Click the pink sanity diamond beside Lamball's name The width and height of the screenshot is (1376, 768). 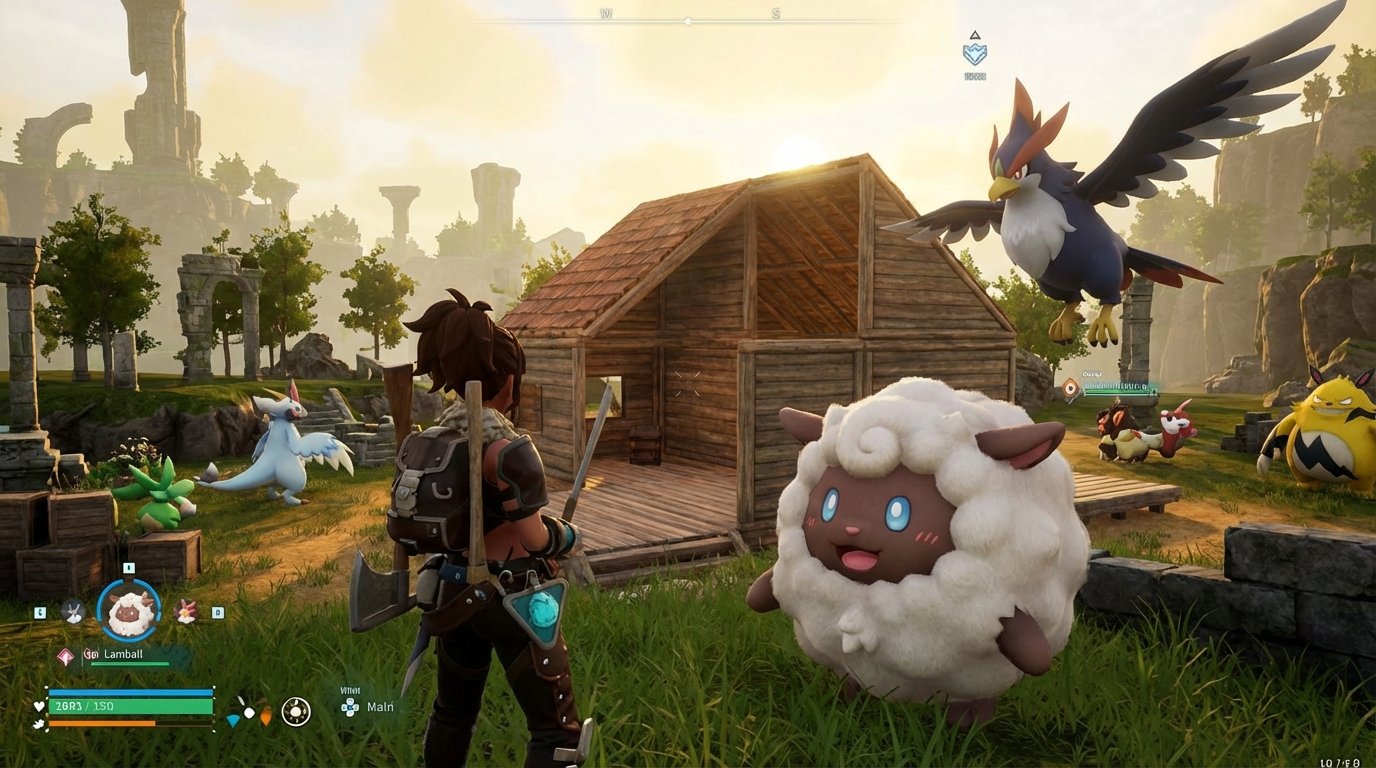[x=64, y=656]
